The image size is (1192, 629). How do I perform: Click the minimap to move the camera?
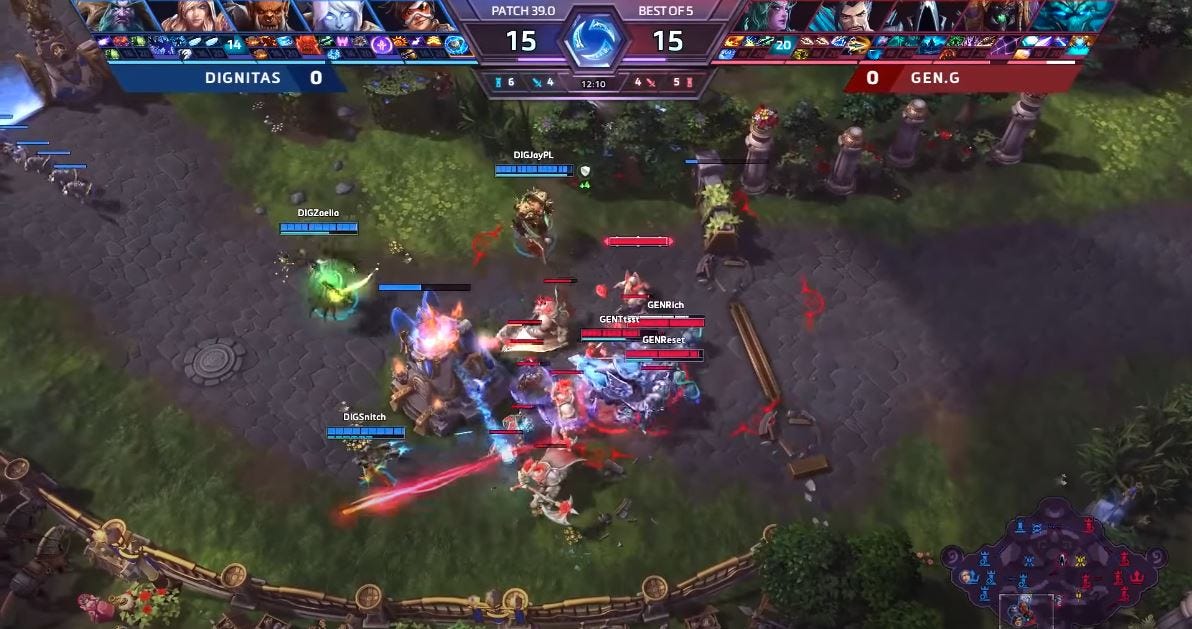point(1053,557)
